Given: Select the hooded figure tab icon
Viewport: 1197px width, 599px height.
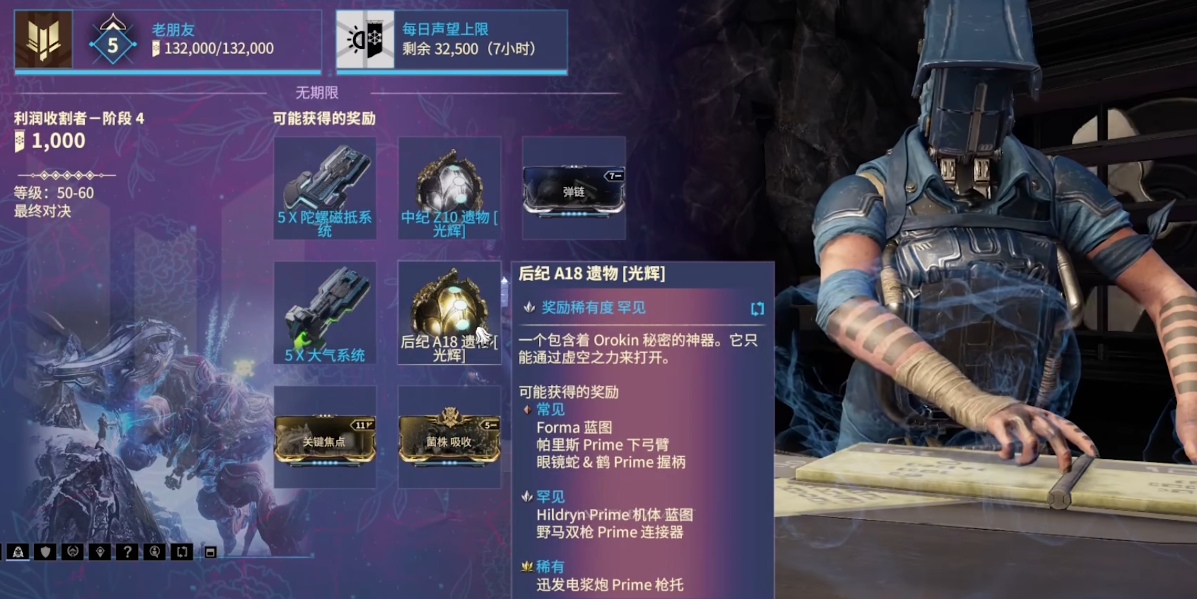Looking at the screenshot, I should [x=18, y=551].
